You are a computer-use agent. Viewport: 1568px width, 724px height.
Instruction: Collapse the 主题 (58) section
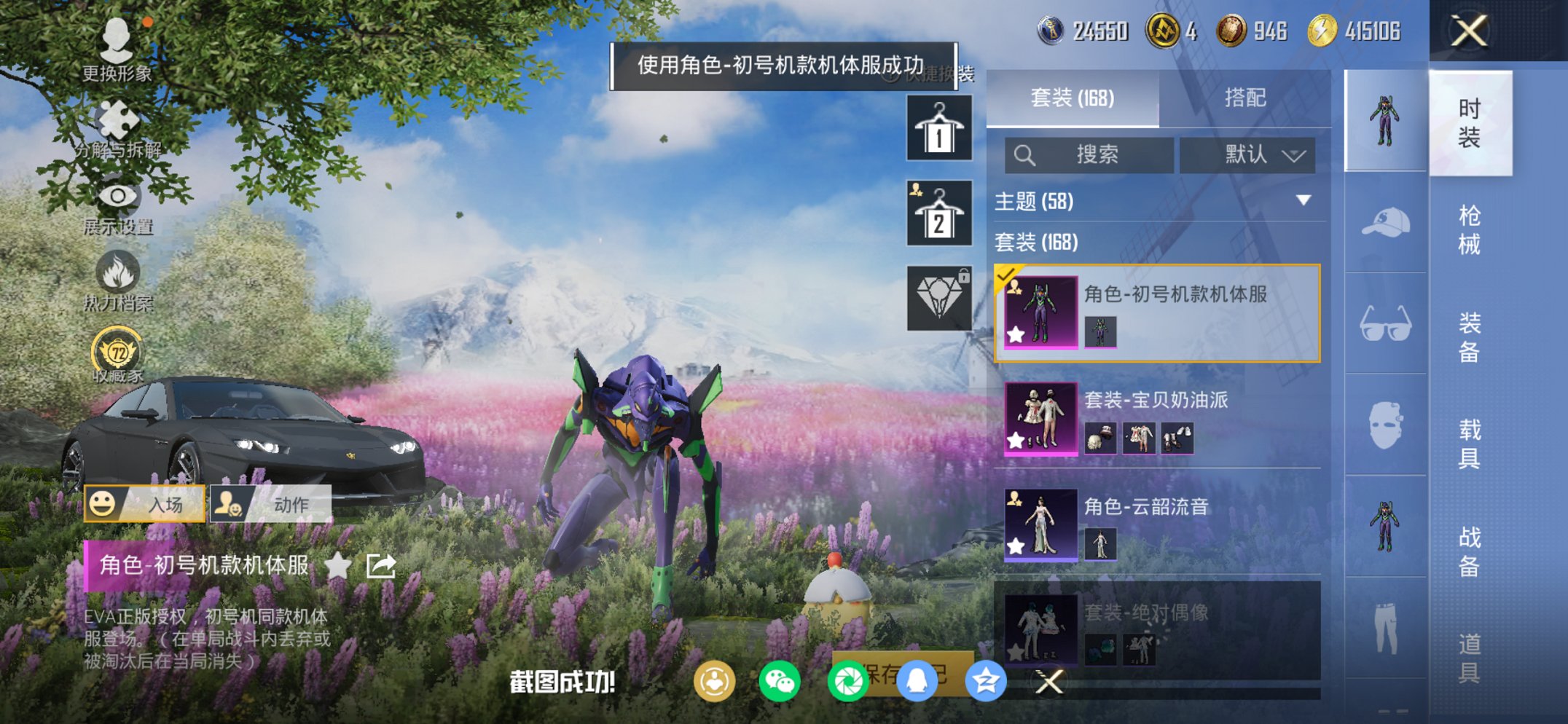1304,202
